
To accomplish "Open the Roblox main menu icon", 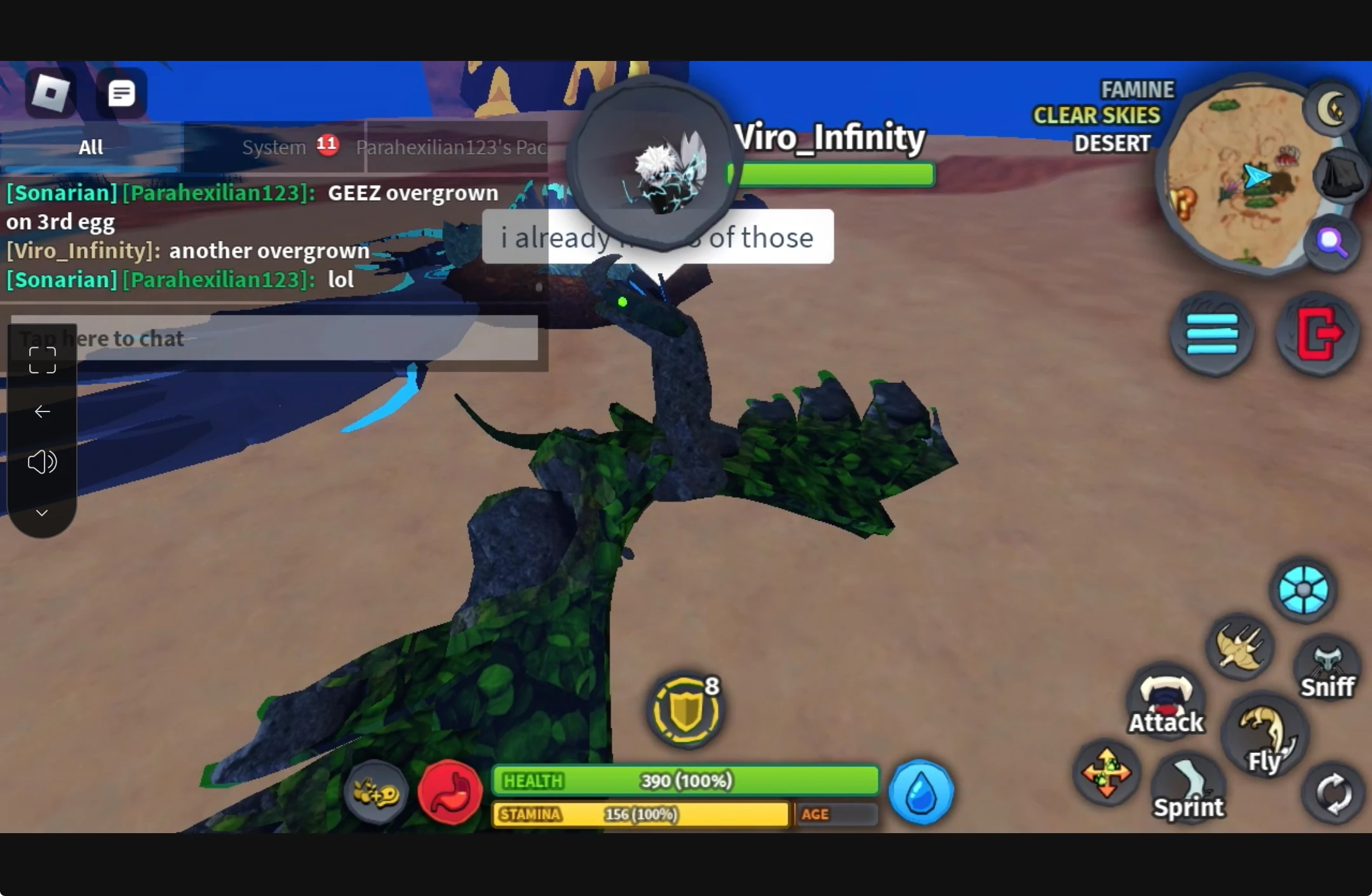I will [x=51, y=93].
